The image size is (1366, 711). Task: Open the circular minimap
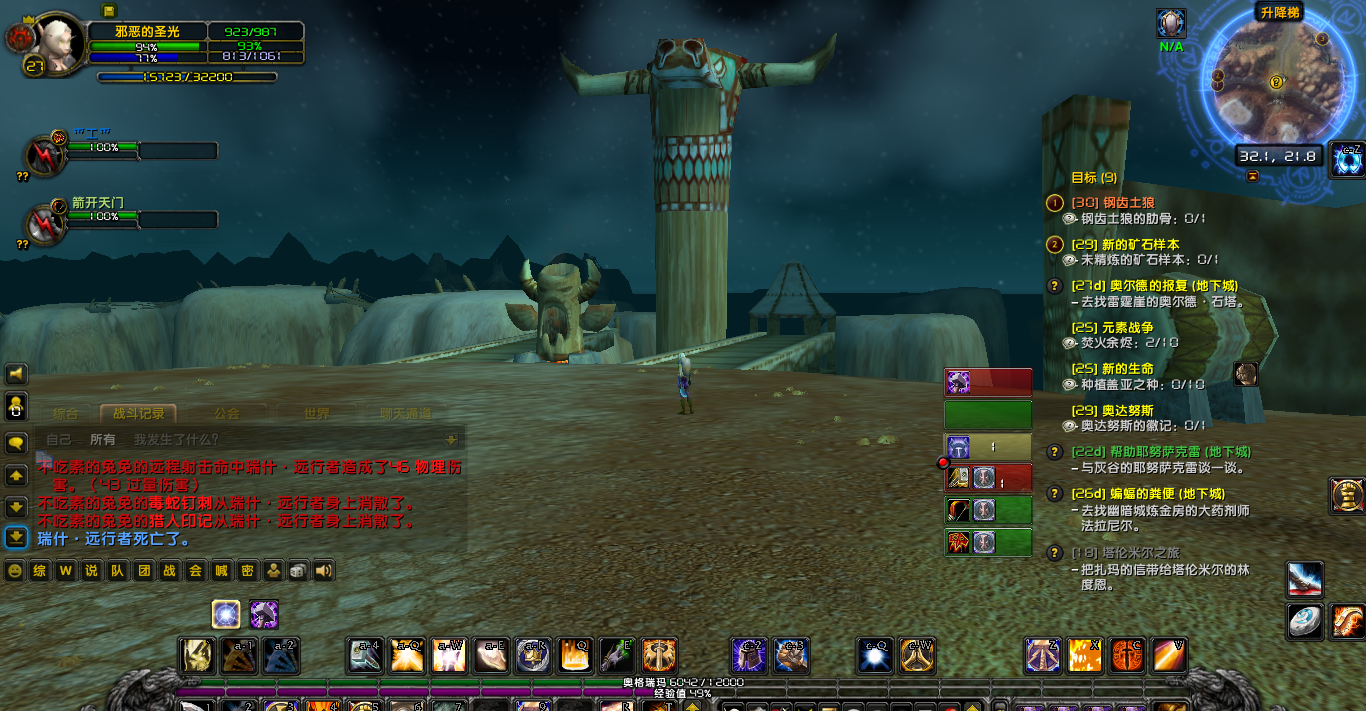point(1269,83)
